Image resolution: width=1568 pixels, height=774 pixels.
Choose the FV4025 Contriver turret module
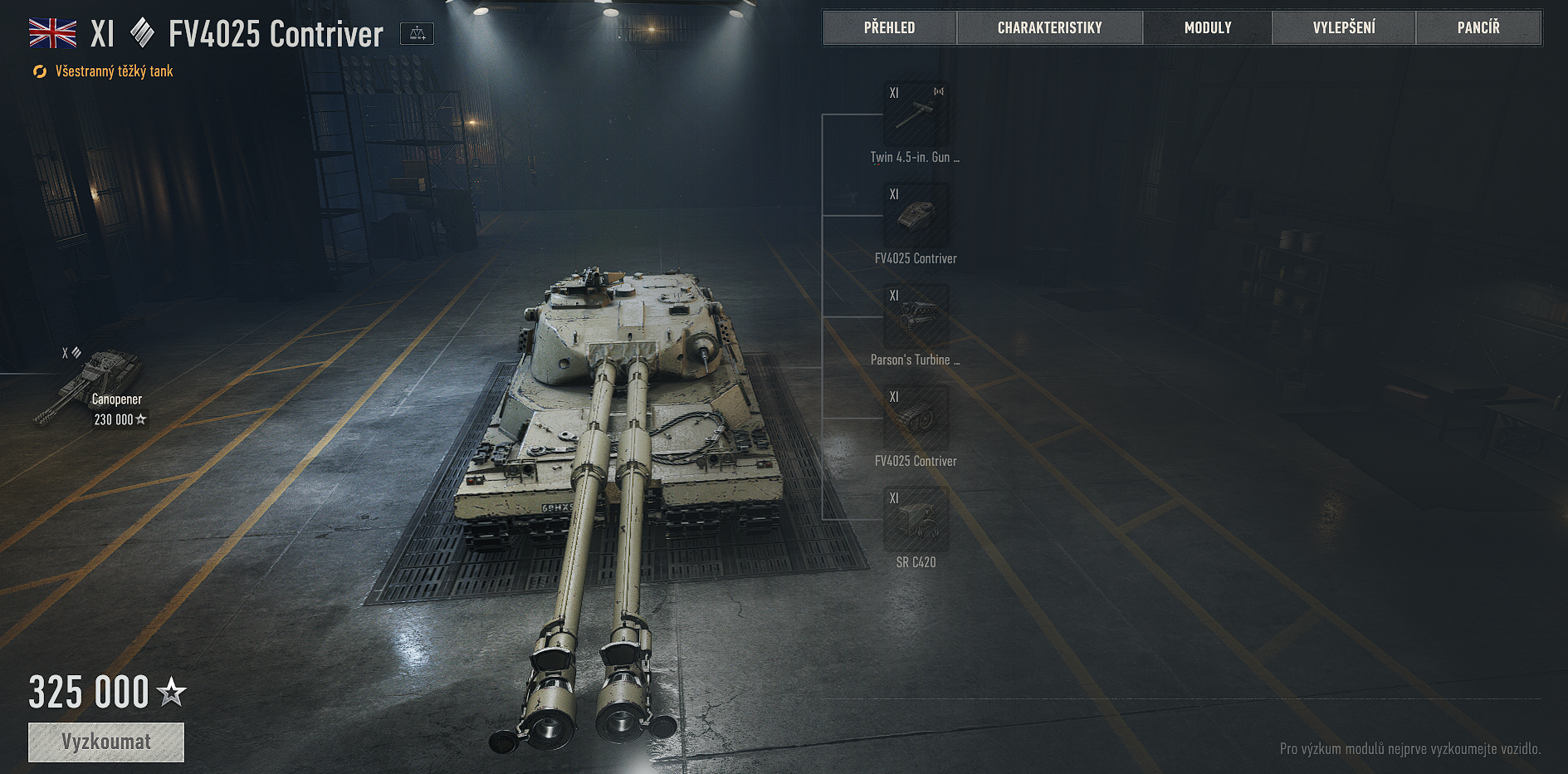(916, 216)
